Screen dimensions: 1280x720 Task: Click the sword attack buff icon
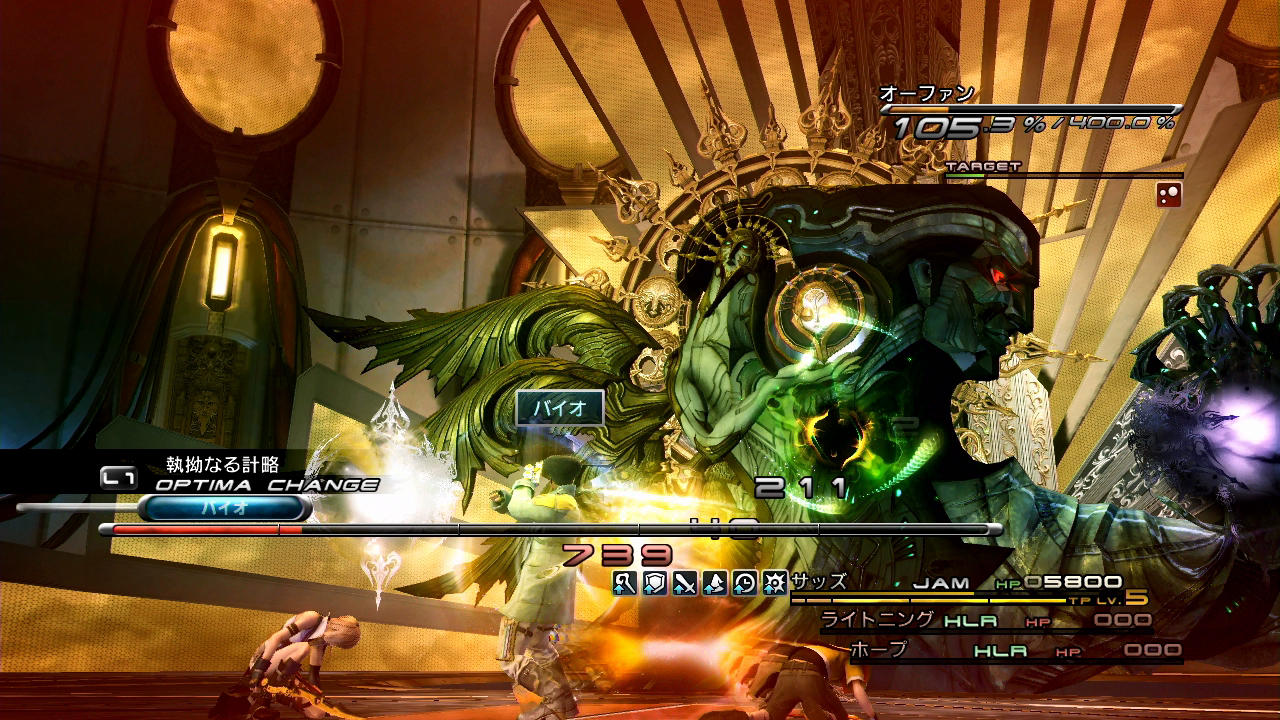[x=685, y=583]
